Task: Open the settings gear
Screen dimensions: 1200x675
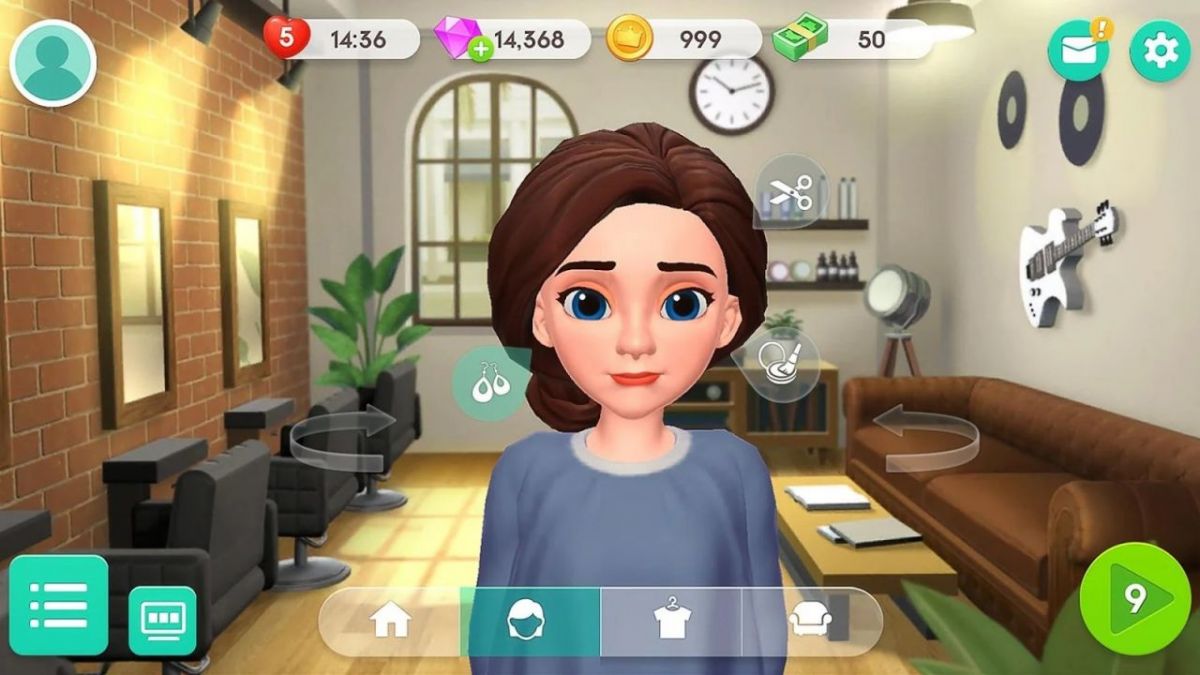Action: click(1160, 51)
